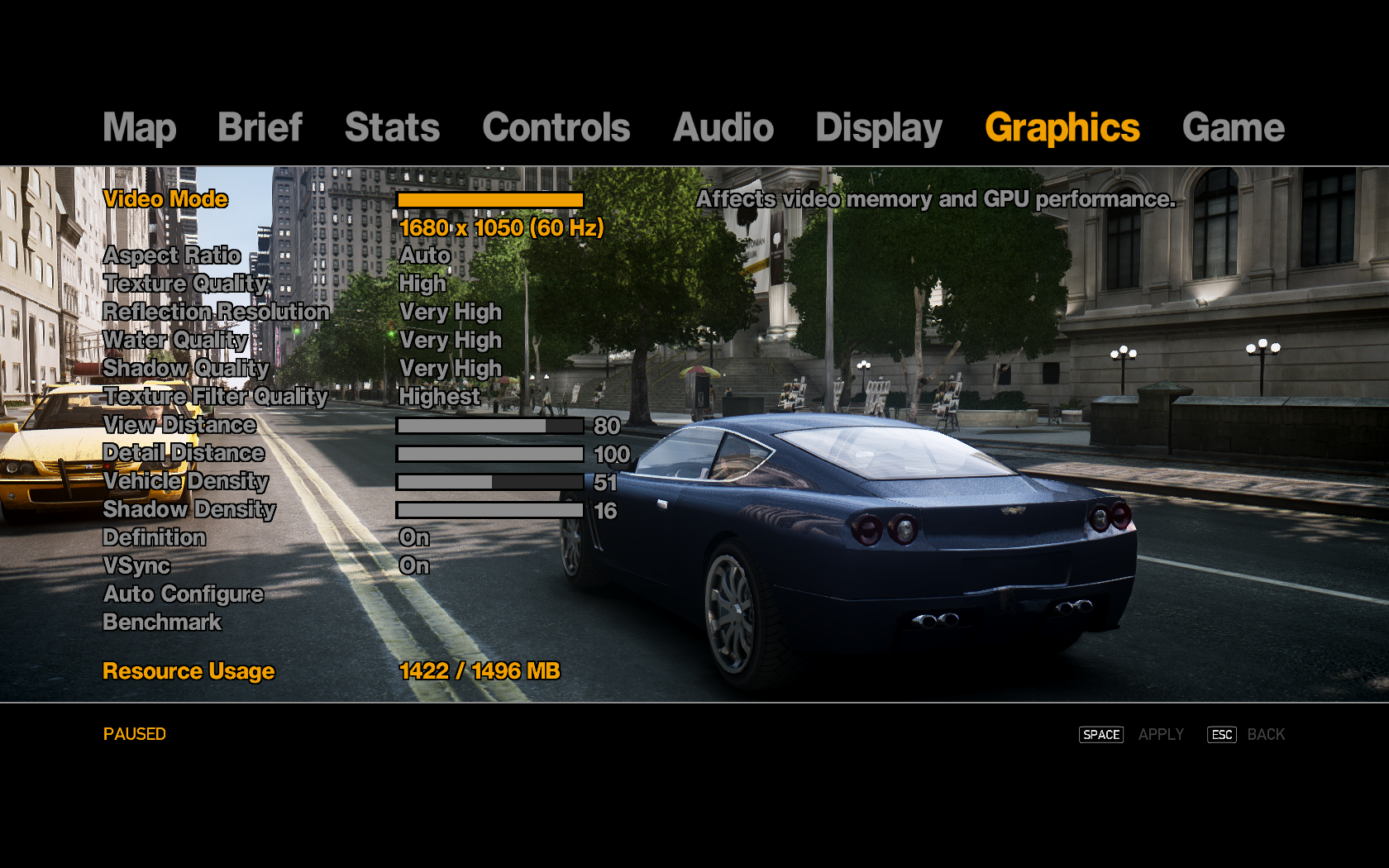Open the Reflection Resolution selector

coord(217,312)
